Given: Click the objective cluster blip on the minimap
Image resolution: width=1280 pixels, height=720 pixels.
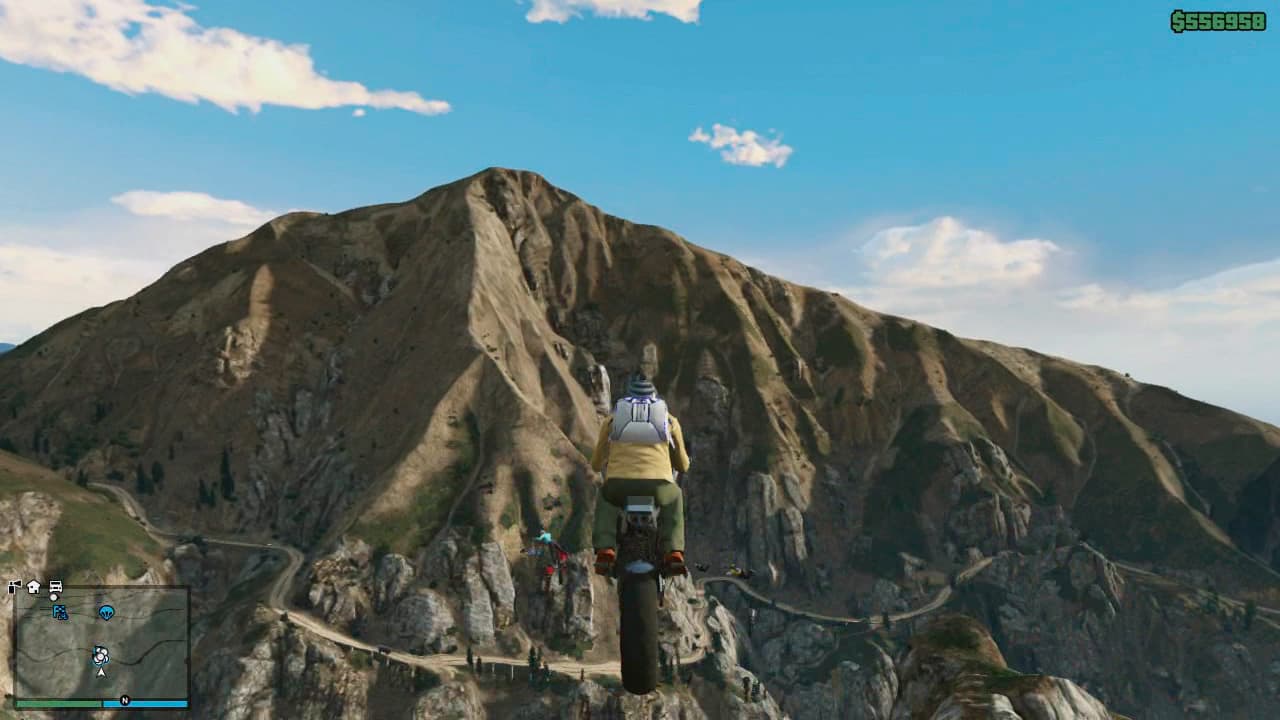Looking at the screenshot, I should click(101, 656).
